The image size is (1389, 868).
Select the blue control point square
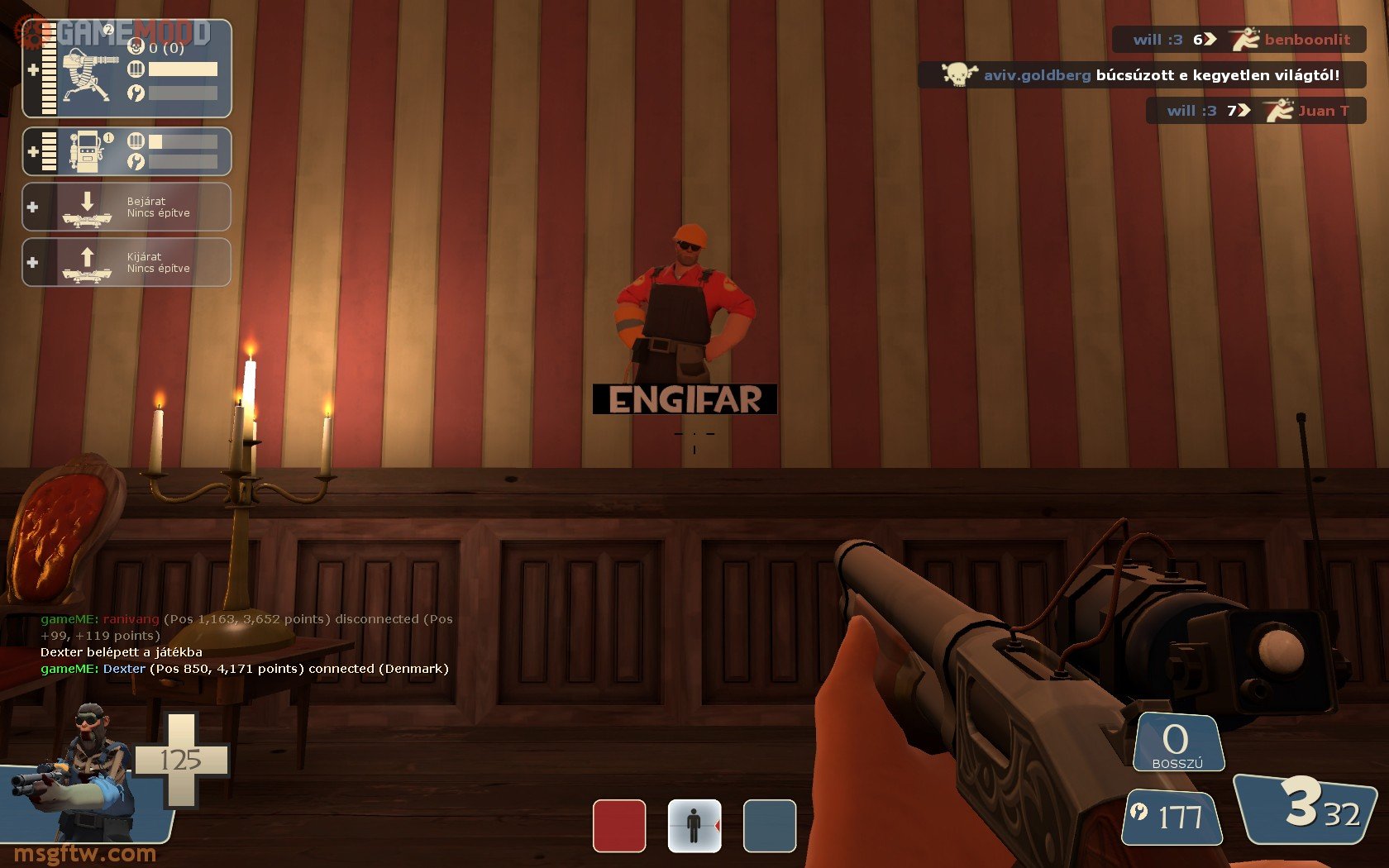769,825
